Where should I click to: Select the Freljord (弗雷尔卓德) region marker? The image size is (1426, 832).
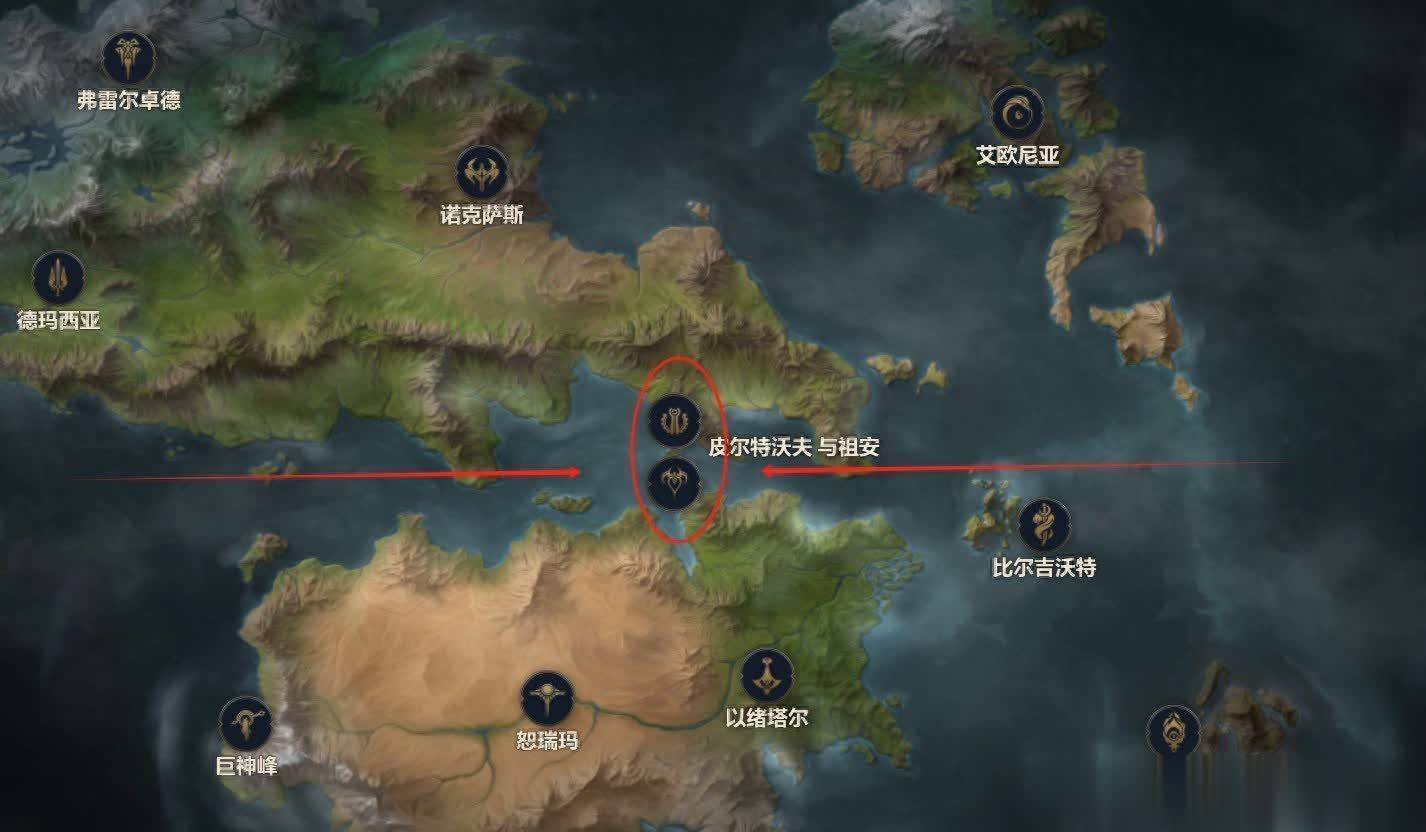pos(129,58)
